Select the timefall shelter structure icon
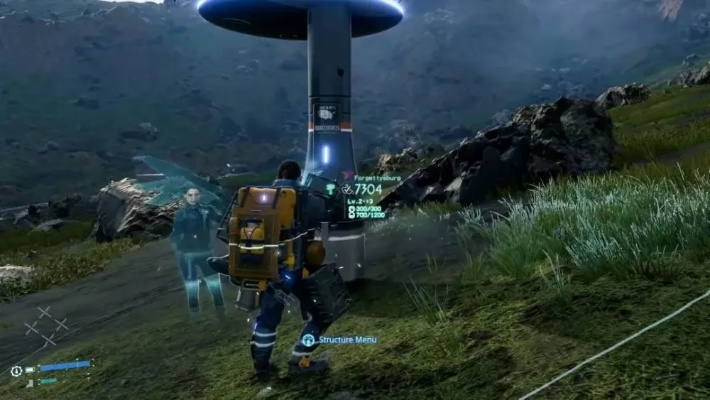 (331, 187)
